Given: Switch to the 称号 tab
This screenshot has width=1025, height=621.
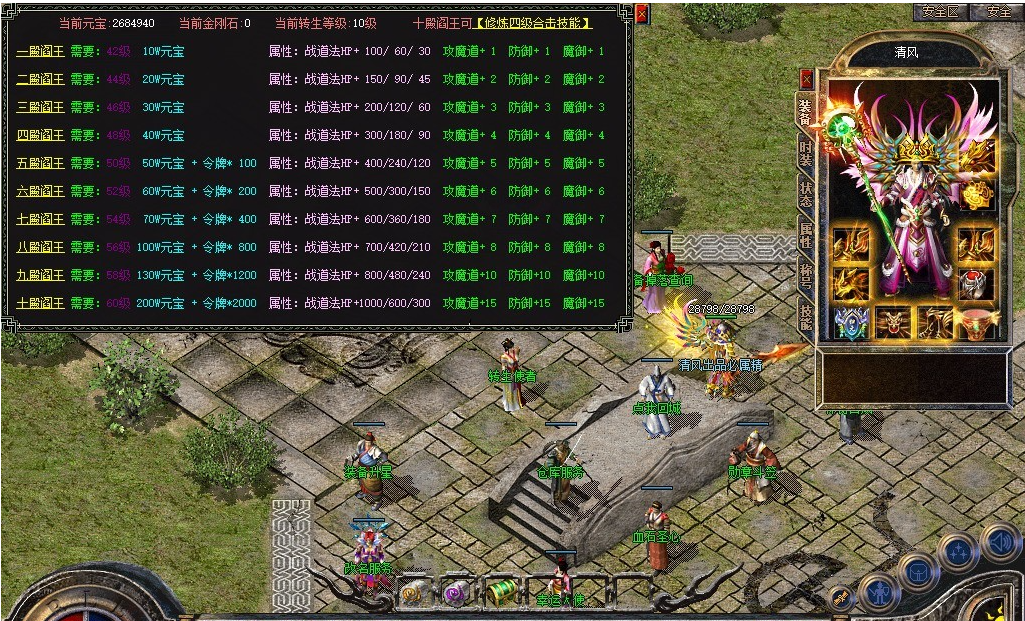Looking at the screenshot, I should [x=806, y=276].
